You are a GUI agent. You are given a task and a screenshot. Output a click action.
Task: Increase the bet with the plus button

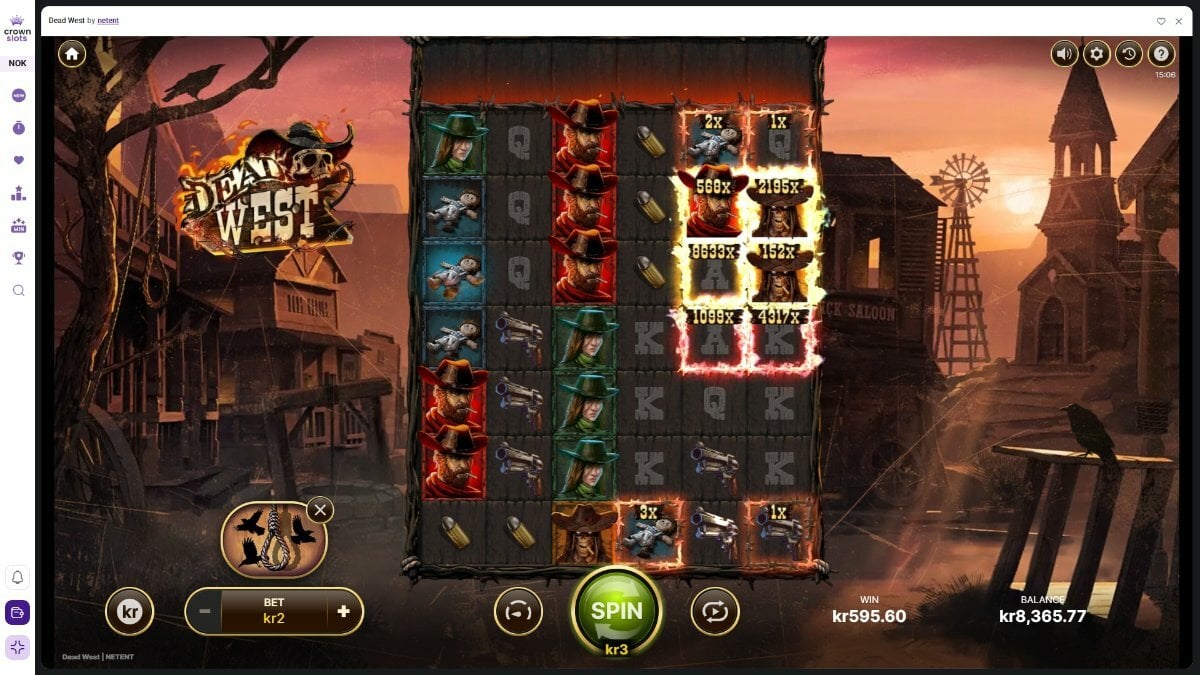point(343,611)
